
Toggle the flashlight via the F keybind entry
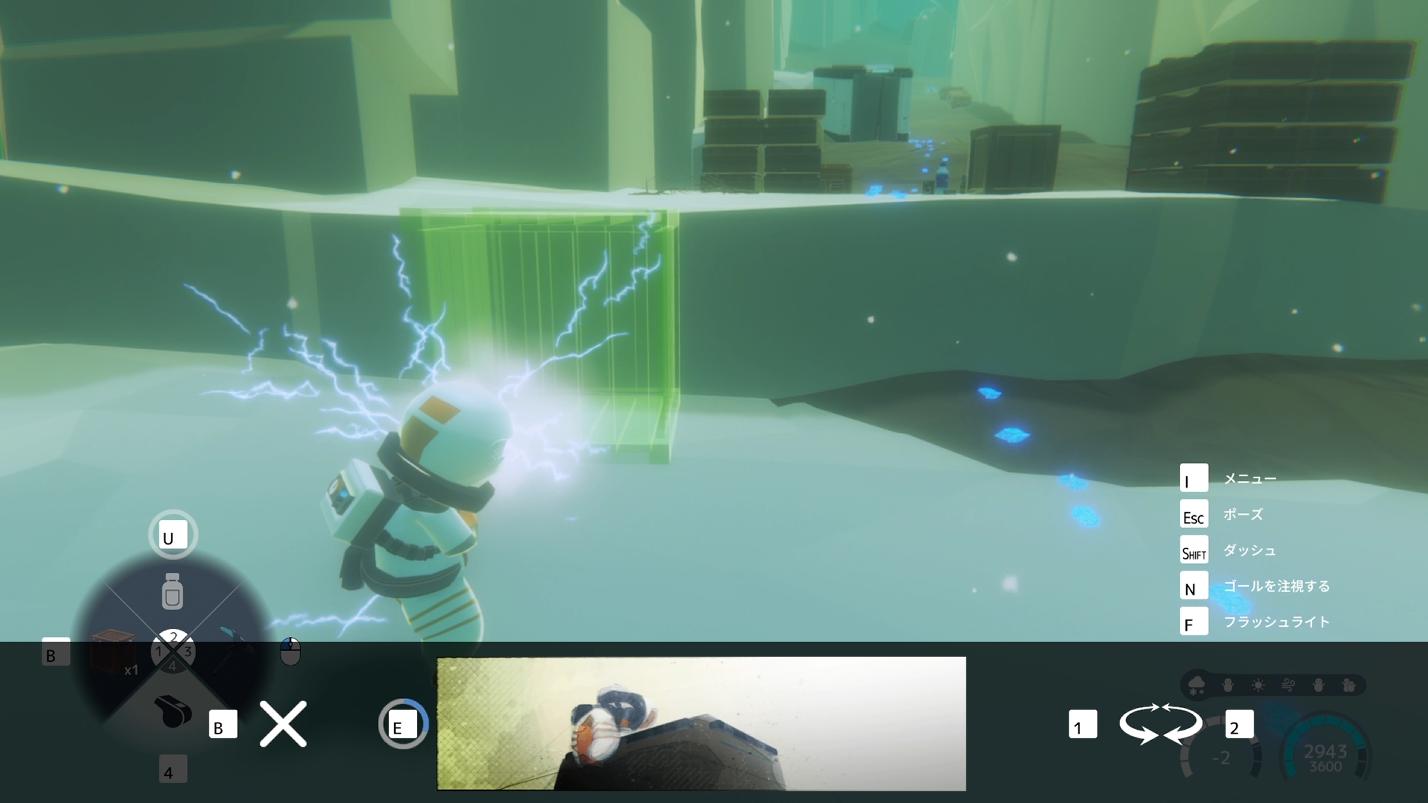tap(1193, 621)
